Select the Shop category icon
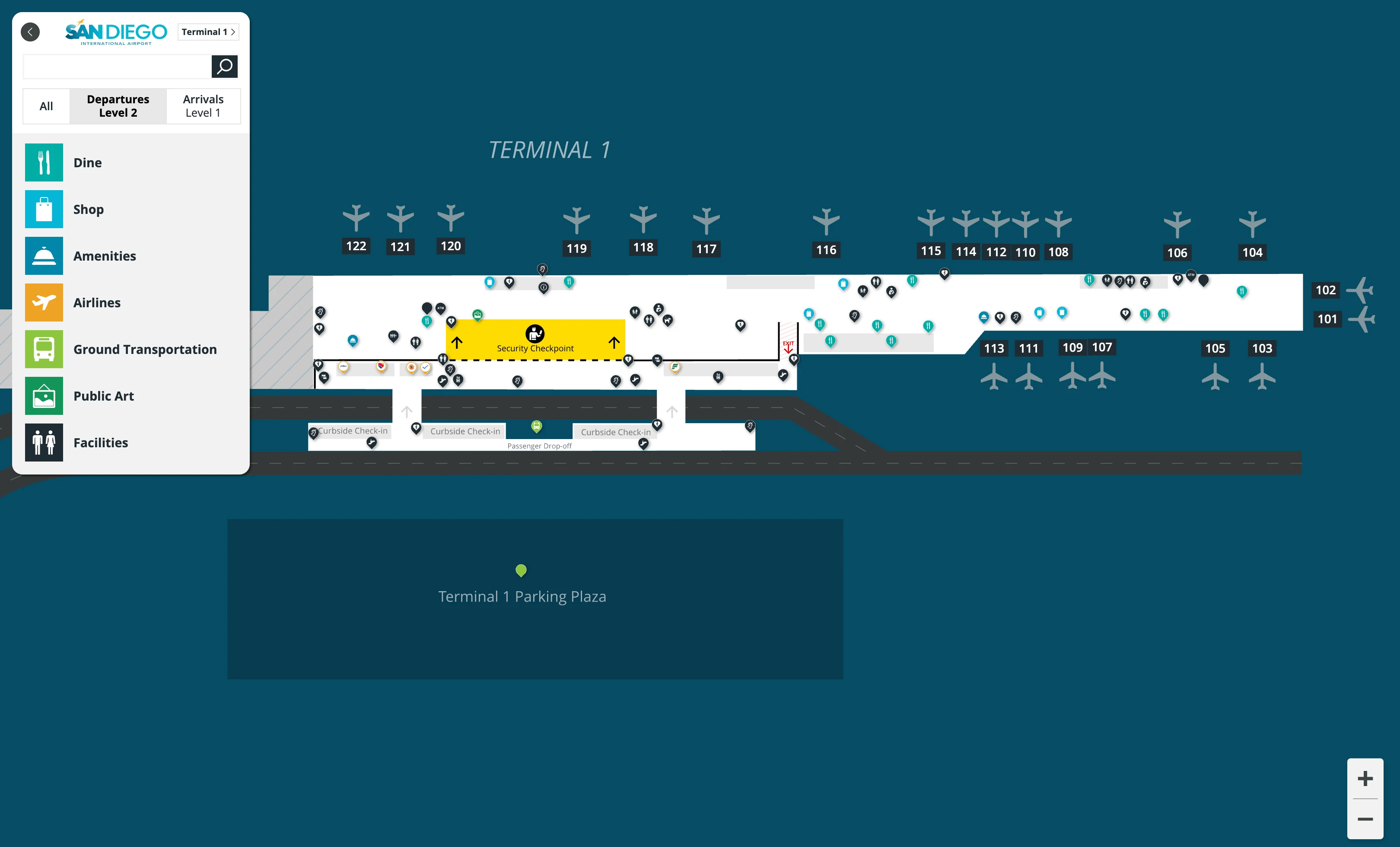The width and height of the screenshot is (1400, 847). pos(44,209)
